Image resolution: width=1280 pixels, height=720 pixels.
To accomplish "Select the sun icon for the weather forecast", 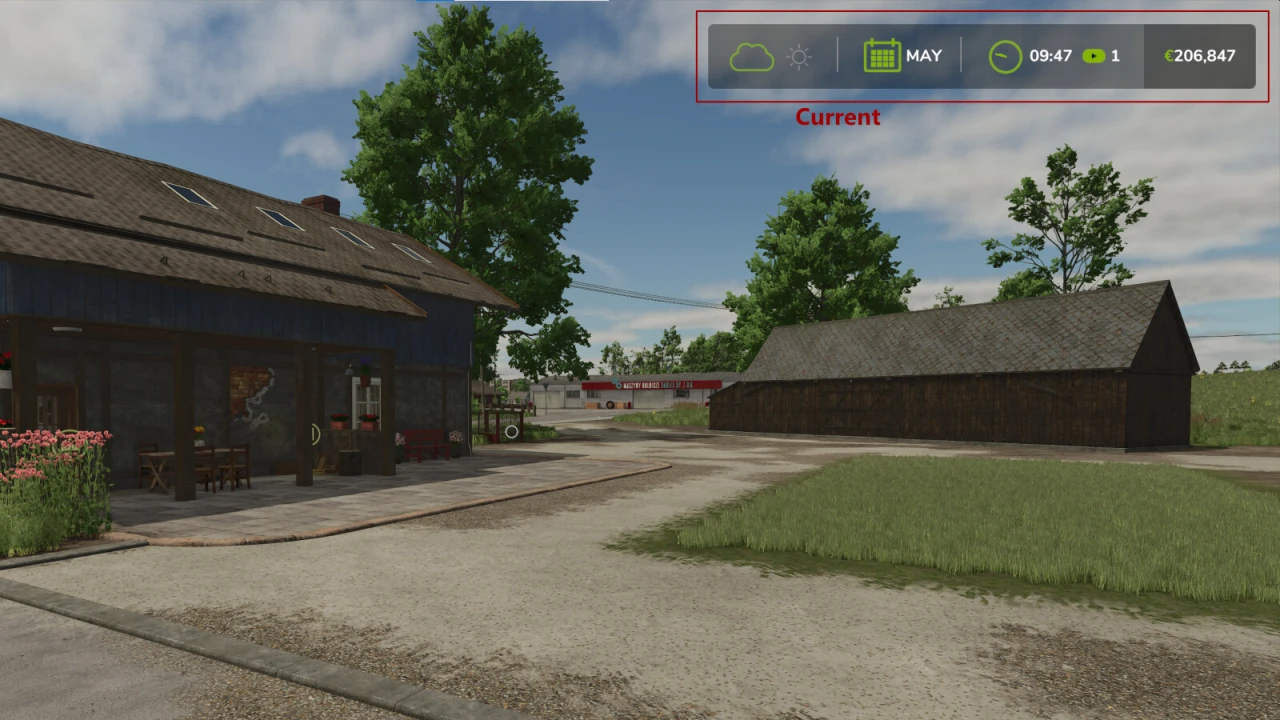I will pos(799,57).
